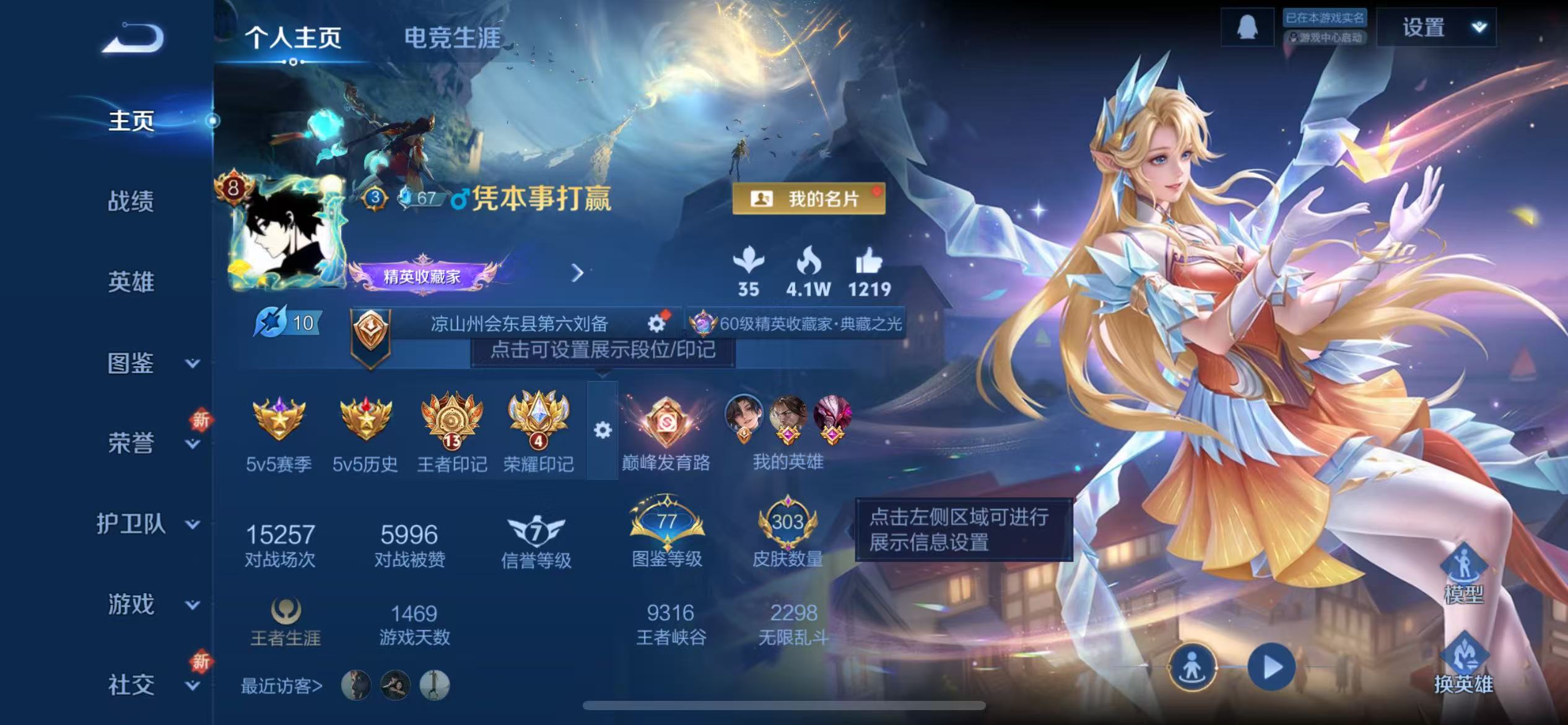Check the 信誉等级 credit level badge
The image size is (1568, 725).
[x=538, y=530]
